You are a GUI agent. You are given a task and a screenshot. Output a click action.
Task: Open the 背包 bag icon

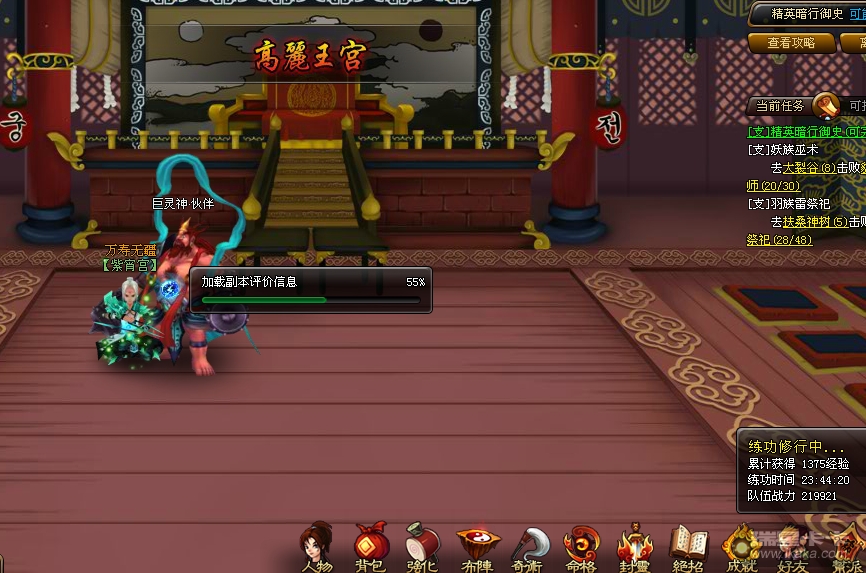coord(370,545)
